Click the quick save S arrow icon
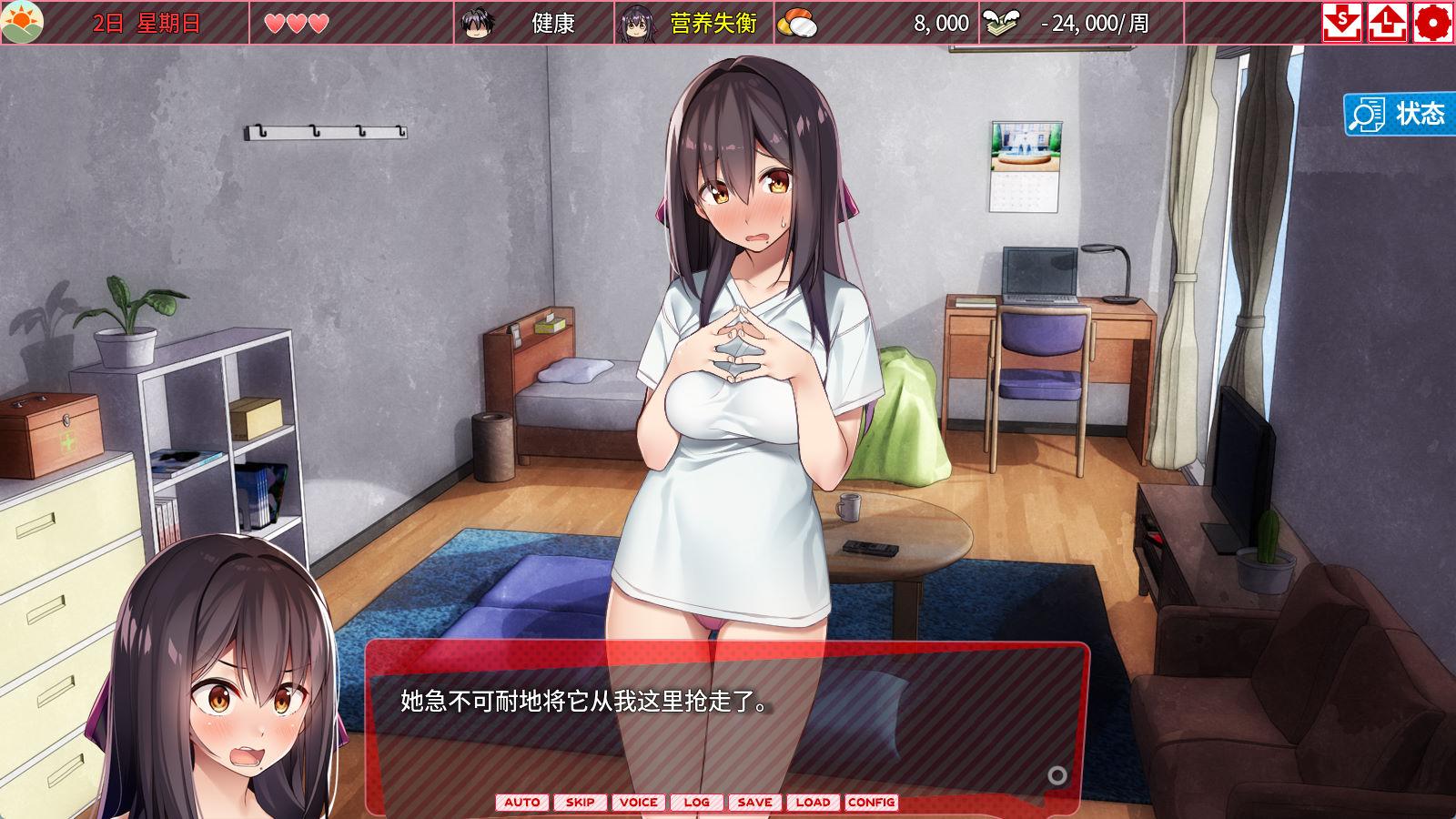Screen dimensions: 1456x819 click(x=1341, y=23)
